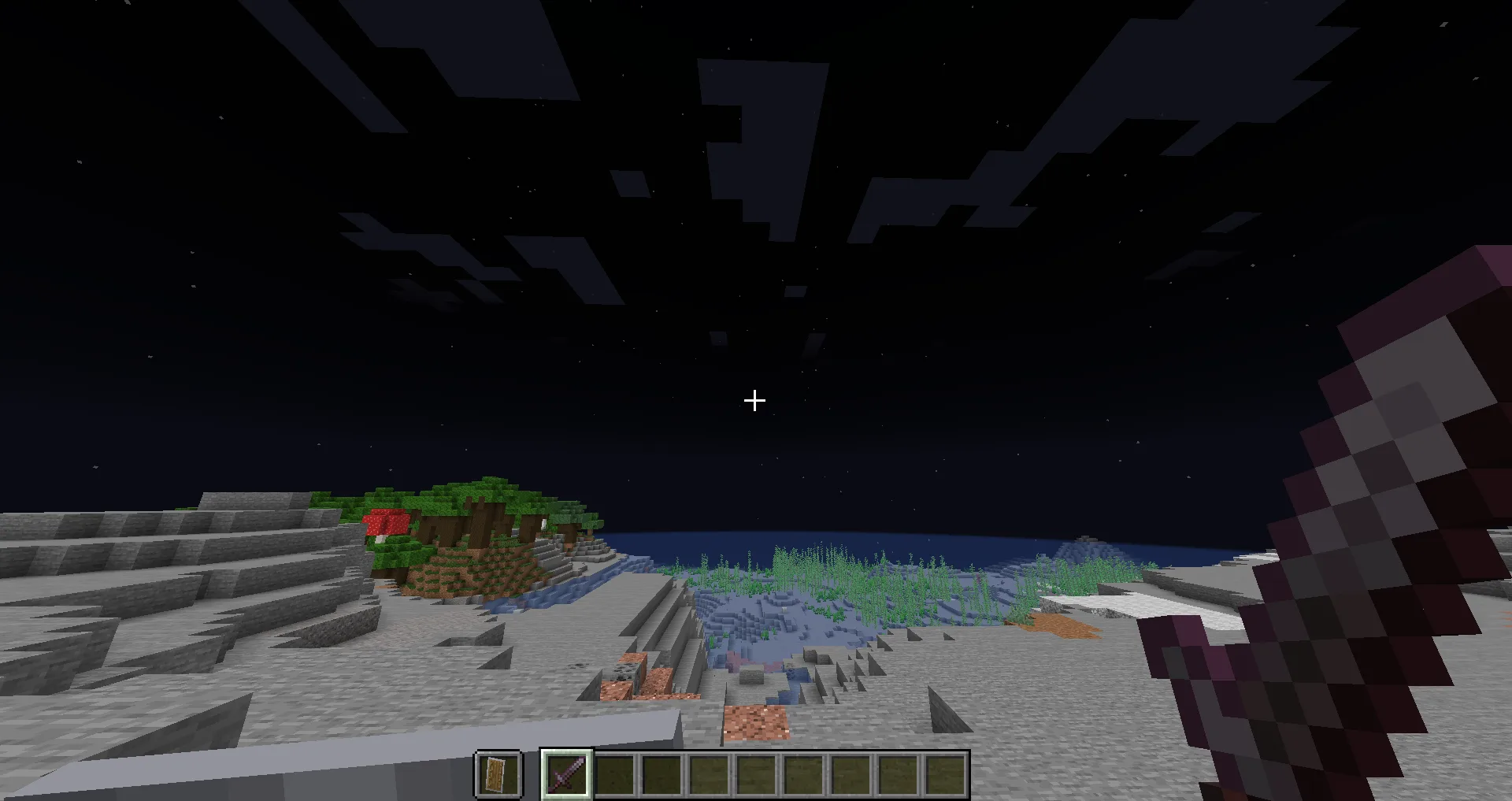Click the shield in the offhand slot
This screenshot has height=801, width=1512.
(x=498, y=774)
